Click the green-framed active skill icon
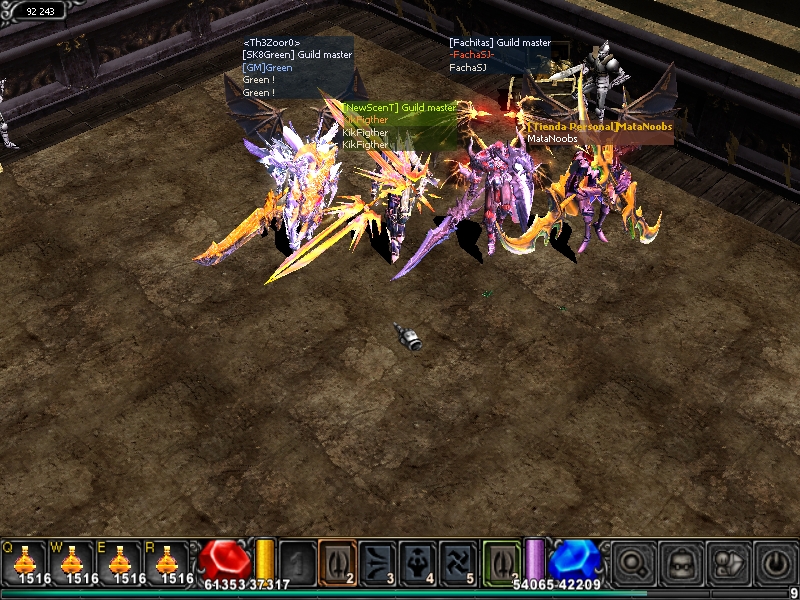 [502, 562]
